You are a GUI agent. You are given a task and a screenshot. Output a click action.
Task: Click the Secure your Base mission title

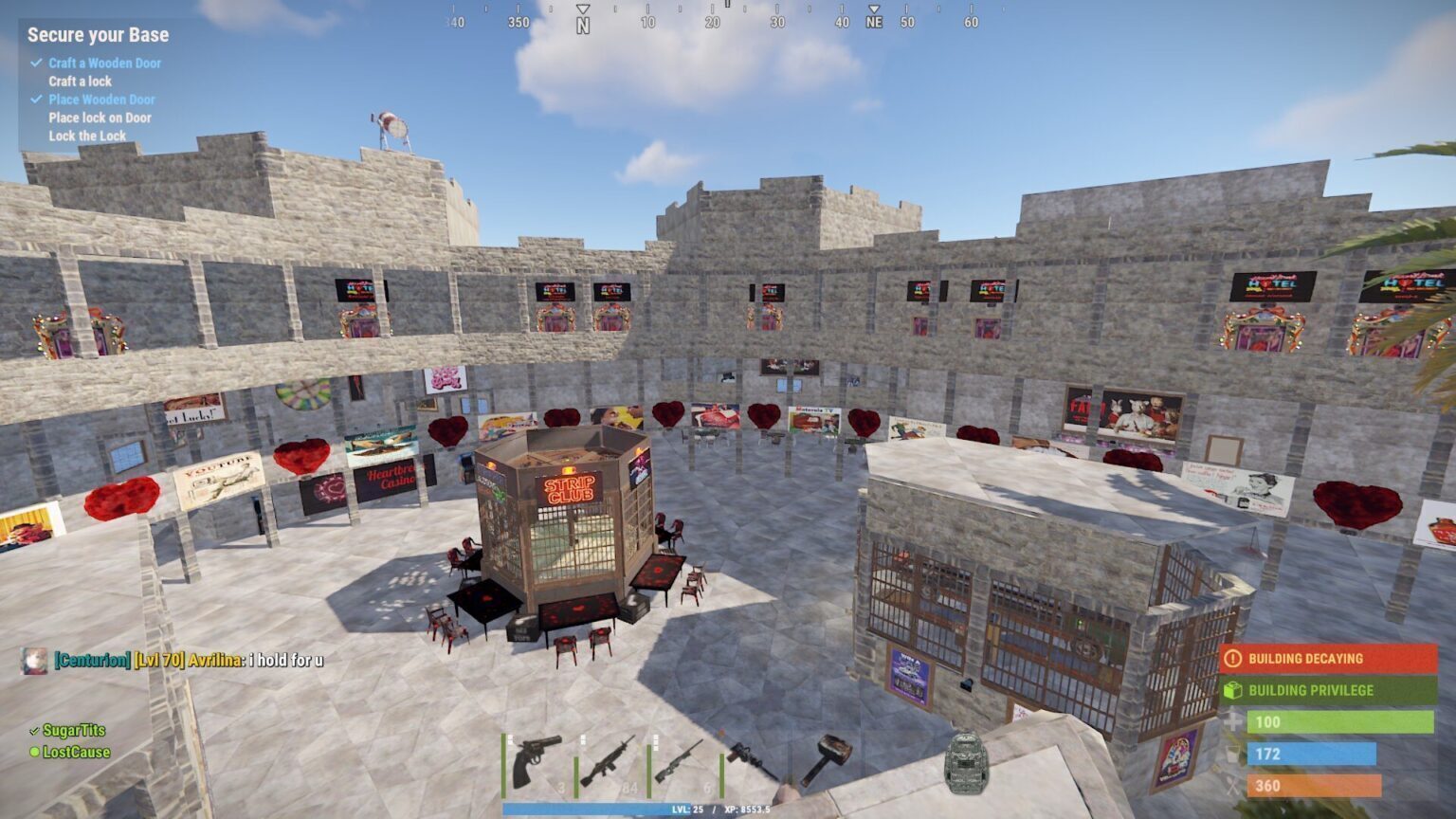tap(98, 35)
